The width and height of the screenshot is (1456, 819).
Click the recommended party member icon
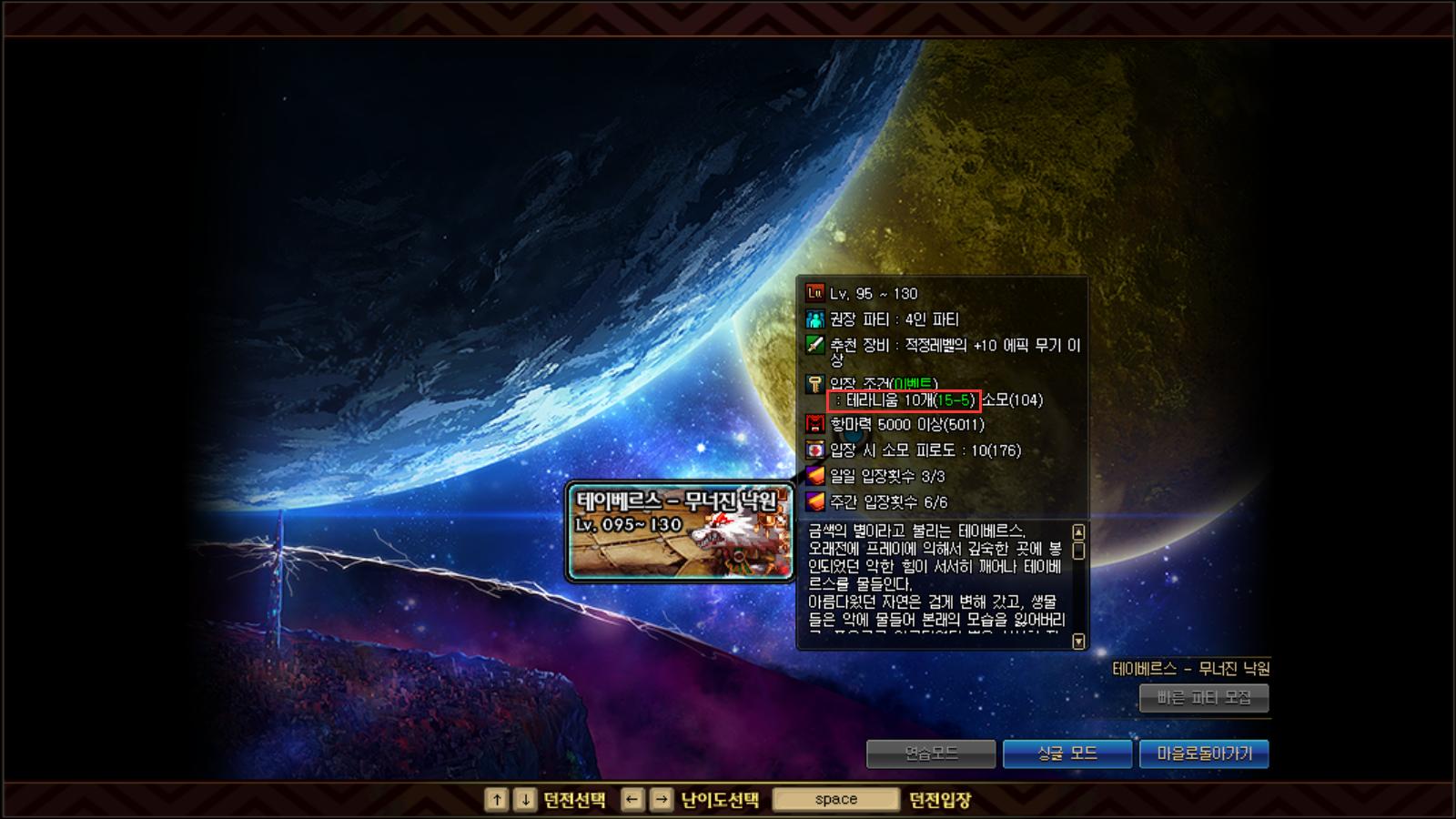813,319
